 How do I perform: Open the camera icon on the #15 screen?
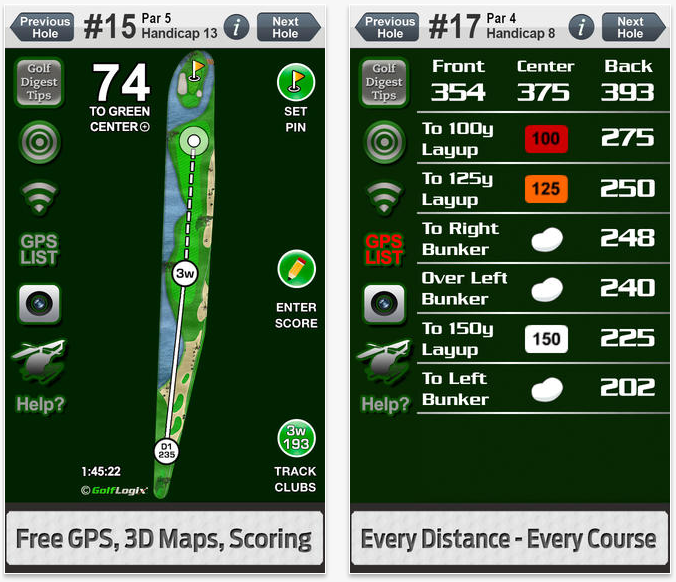[39, 303]
